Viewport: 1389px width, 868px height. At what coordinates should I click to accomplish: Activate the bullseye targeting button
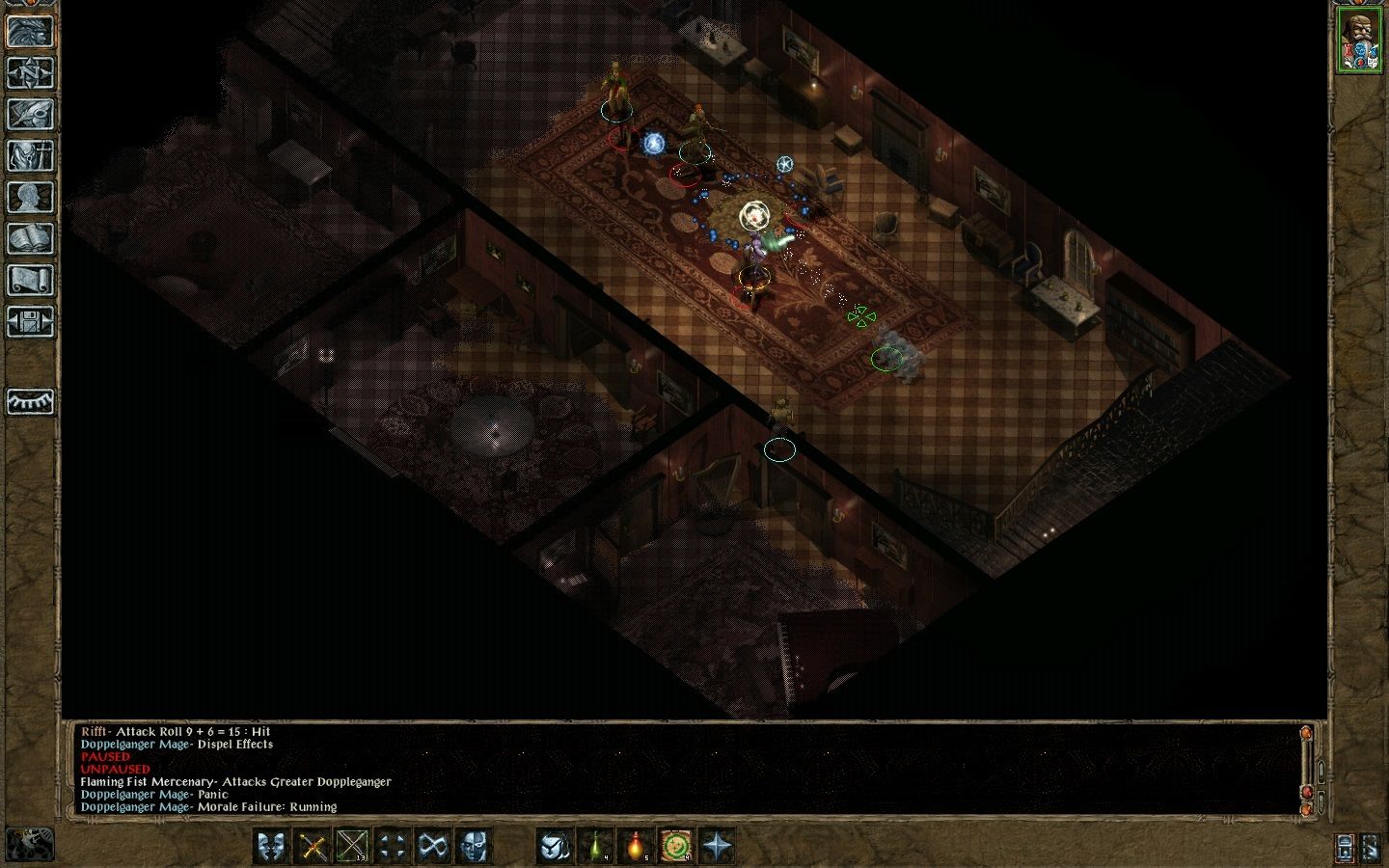click(676, 846)
